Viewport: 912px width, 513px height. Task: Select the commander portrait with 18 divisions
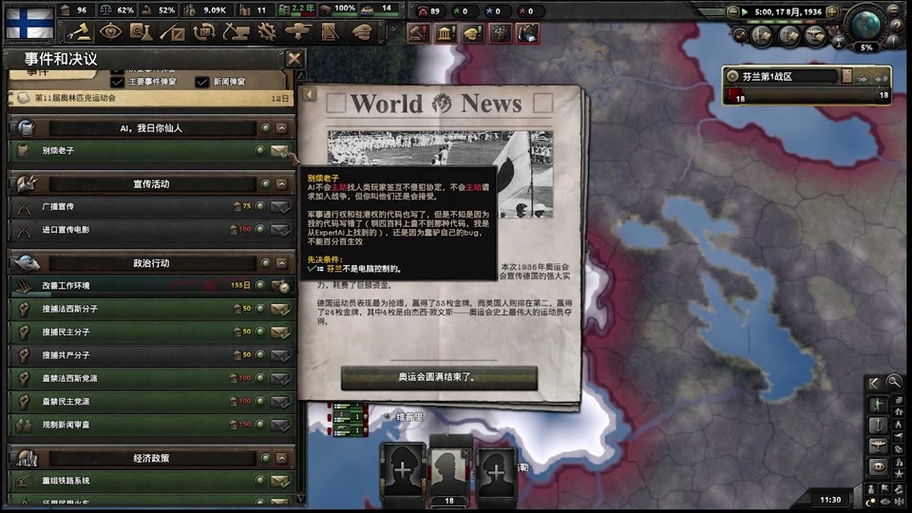click(448, 474)
